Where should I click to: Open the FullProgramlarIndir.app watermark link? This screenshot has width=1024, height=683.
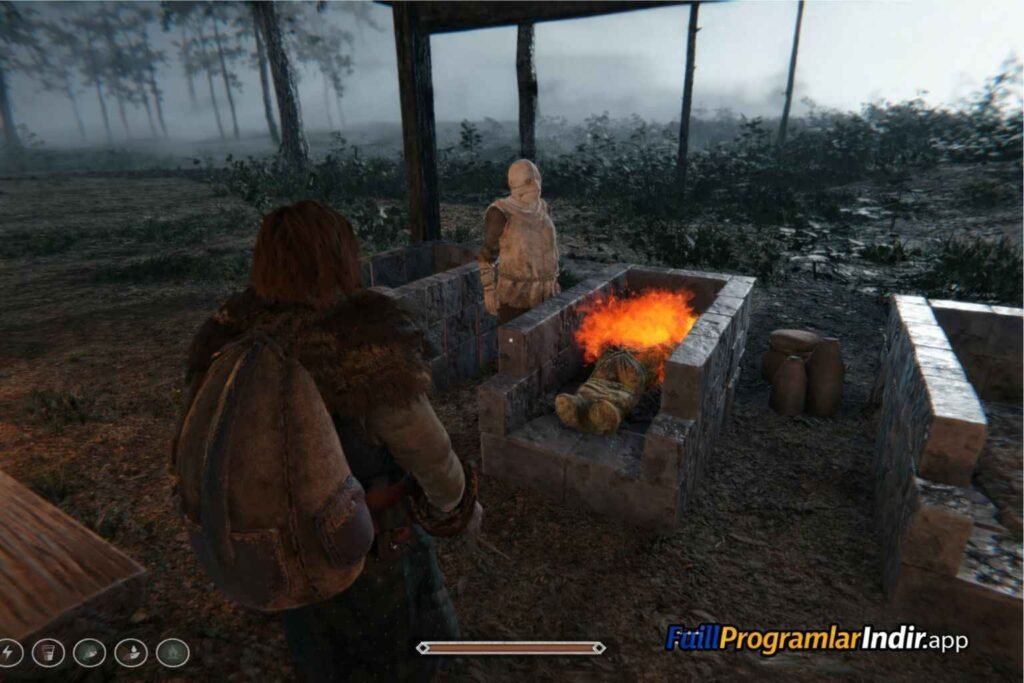[816, 638]
